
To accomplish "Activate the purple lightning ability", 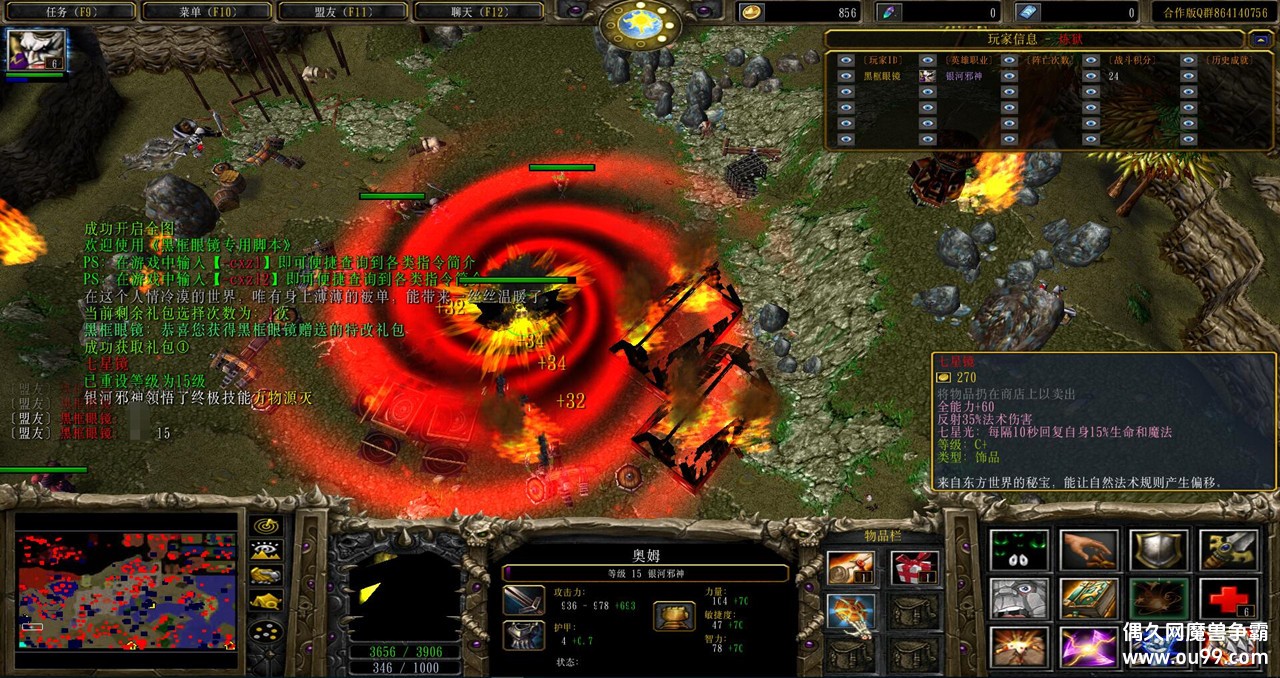I will [1088, 647].
